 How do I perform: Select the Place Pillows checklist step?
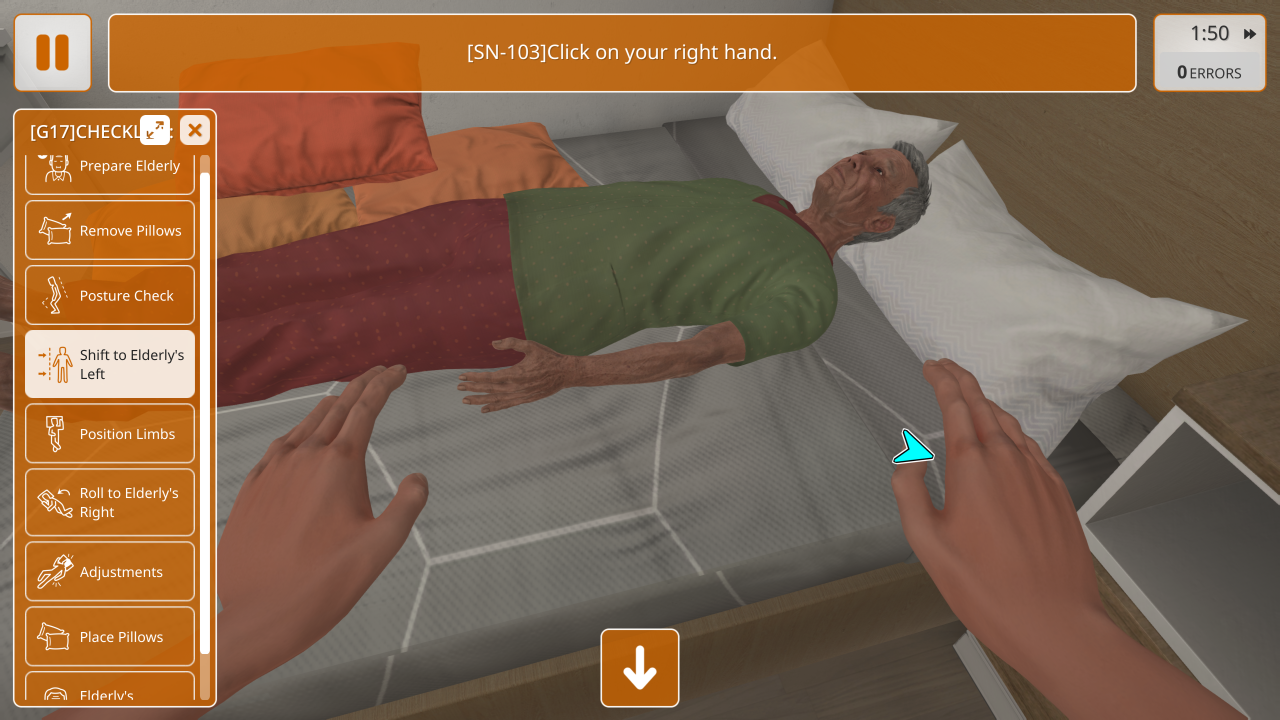coord(110,637)
